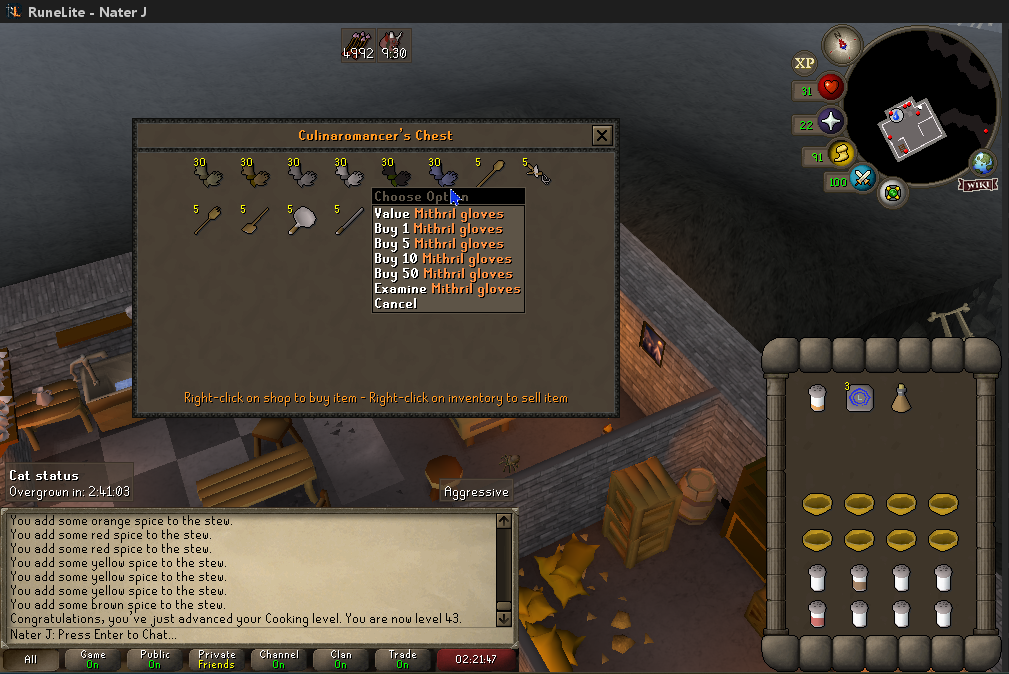Toggle the XP drops button
The width and height of the screenshot is (1009, 674).
click(804, 63)
